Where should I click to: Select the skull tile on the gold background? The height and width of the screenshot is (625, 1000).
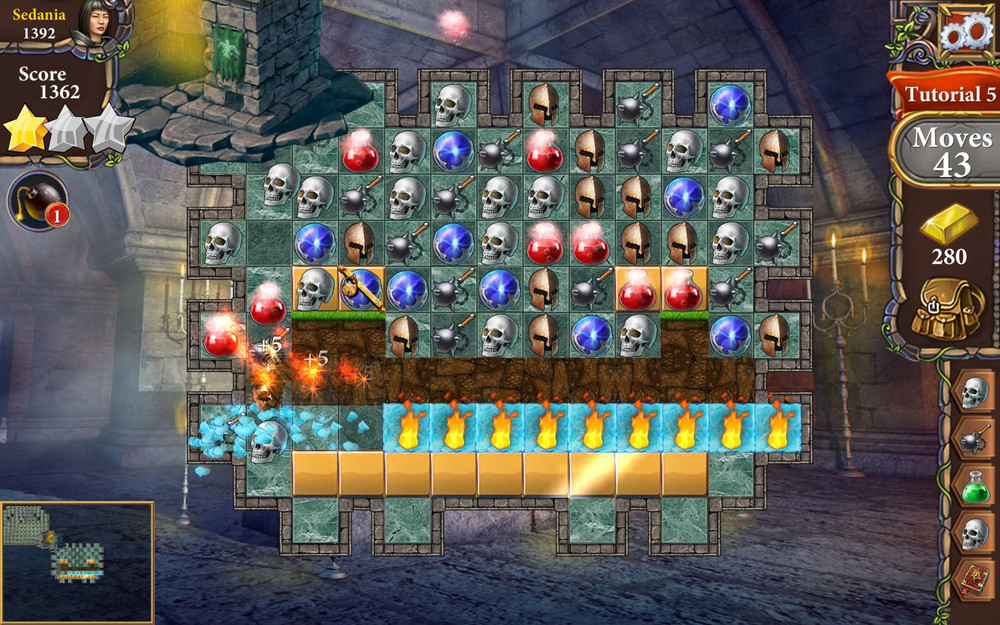point(315,289)
